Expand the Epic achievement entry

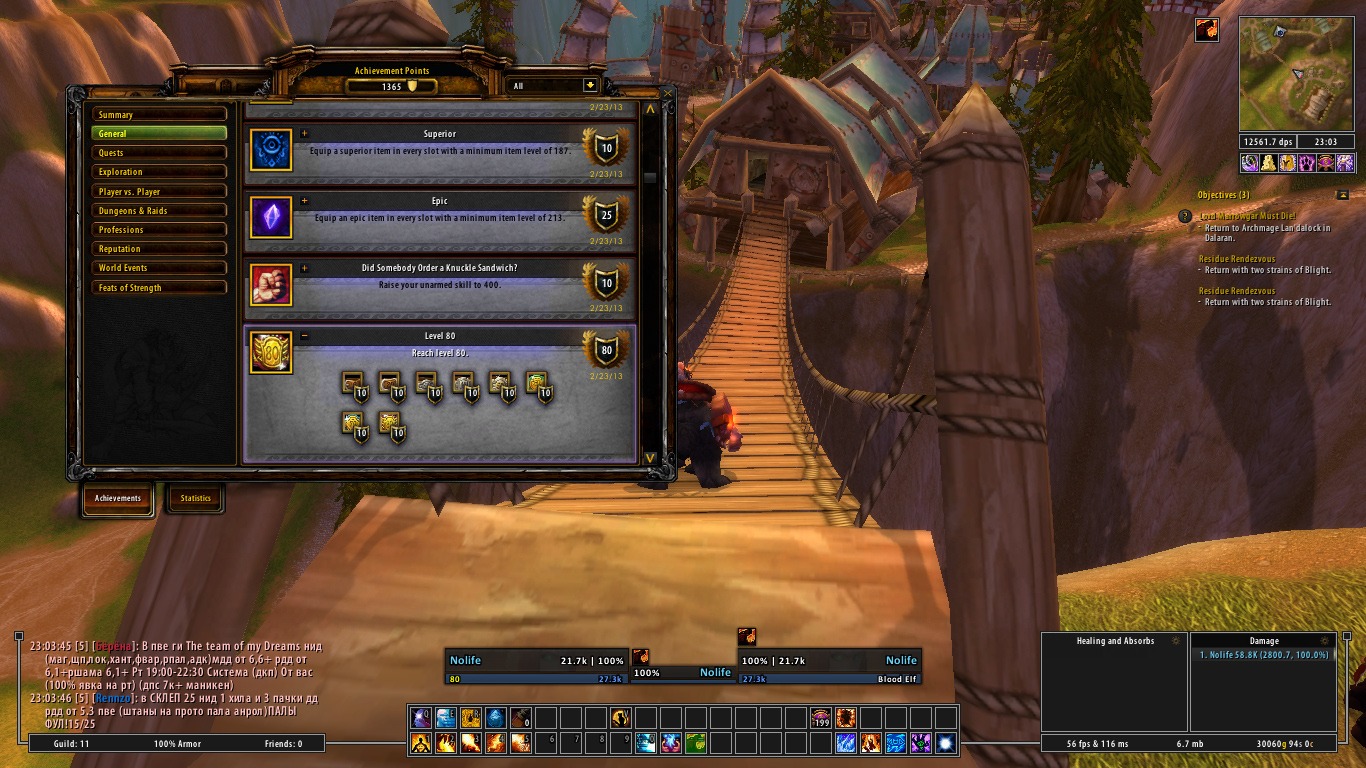coord(305,201)
